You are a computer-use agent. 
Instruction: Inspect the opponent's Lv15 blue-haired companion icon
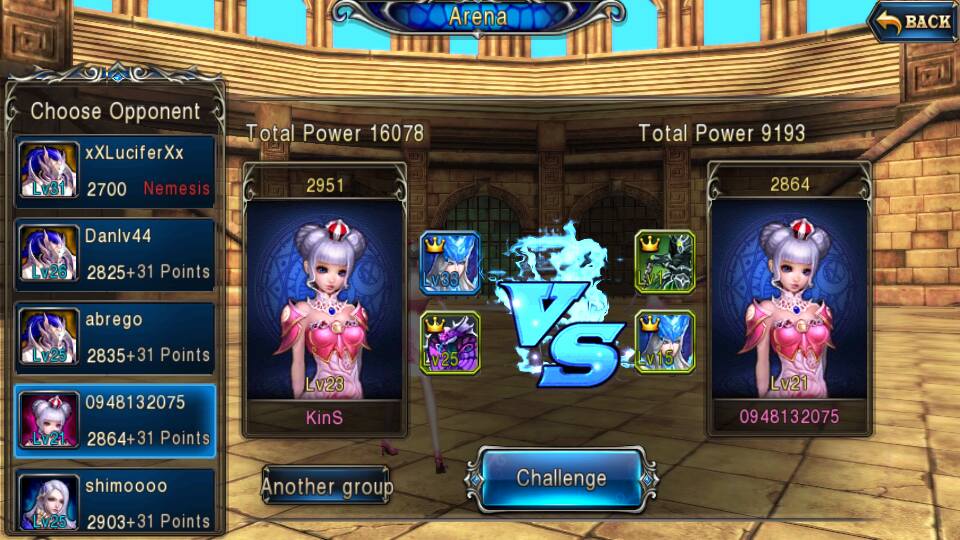(x=665, y=343)
